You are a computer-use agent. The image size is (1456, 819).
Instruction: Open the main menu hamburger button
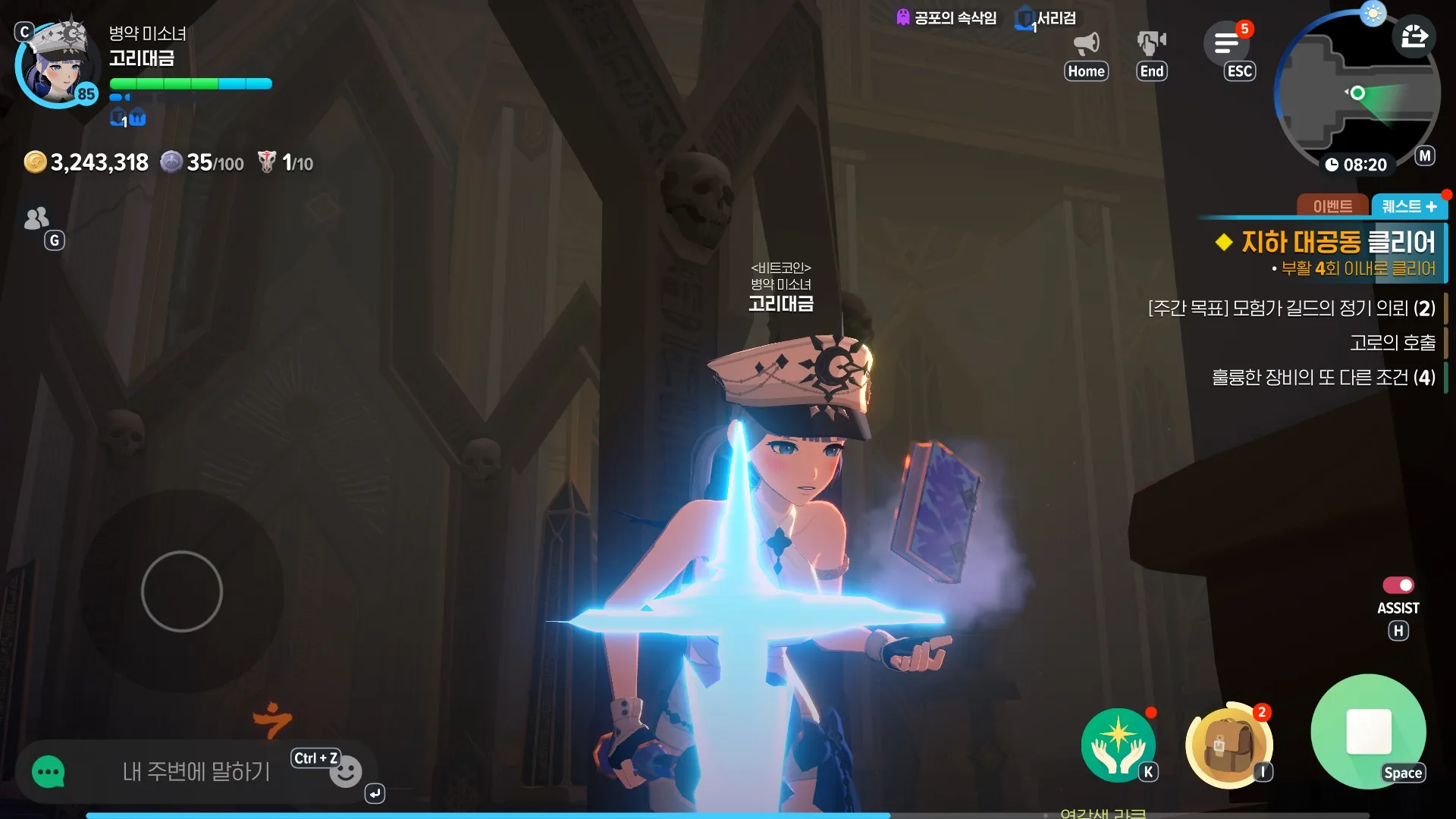[x=1226, y=44]
